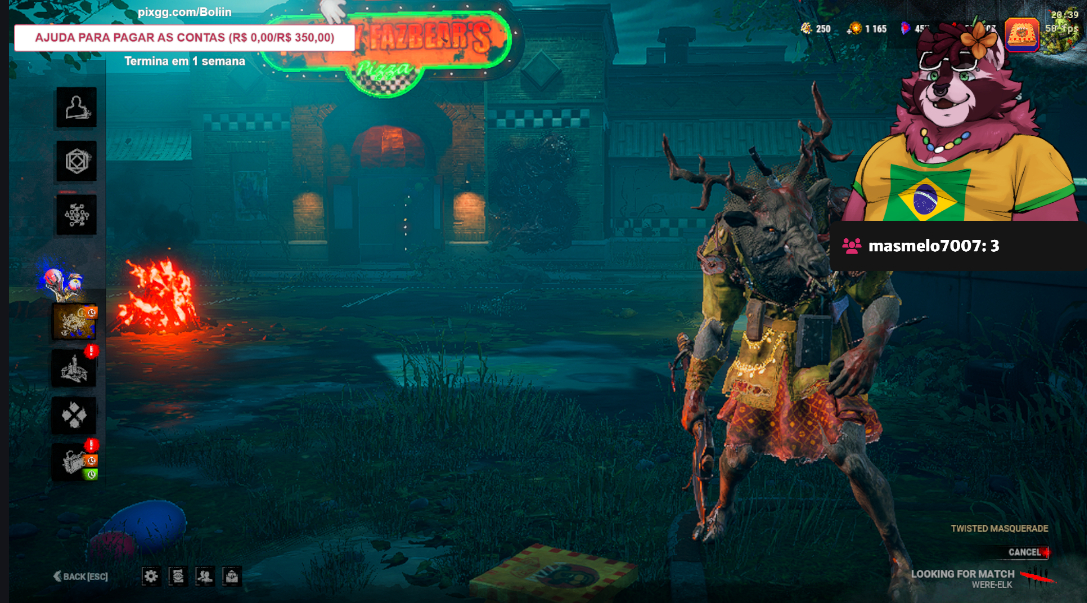
Task: Open the archives icon with timer badges
Action: click(x=76, y=461)
